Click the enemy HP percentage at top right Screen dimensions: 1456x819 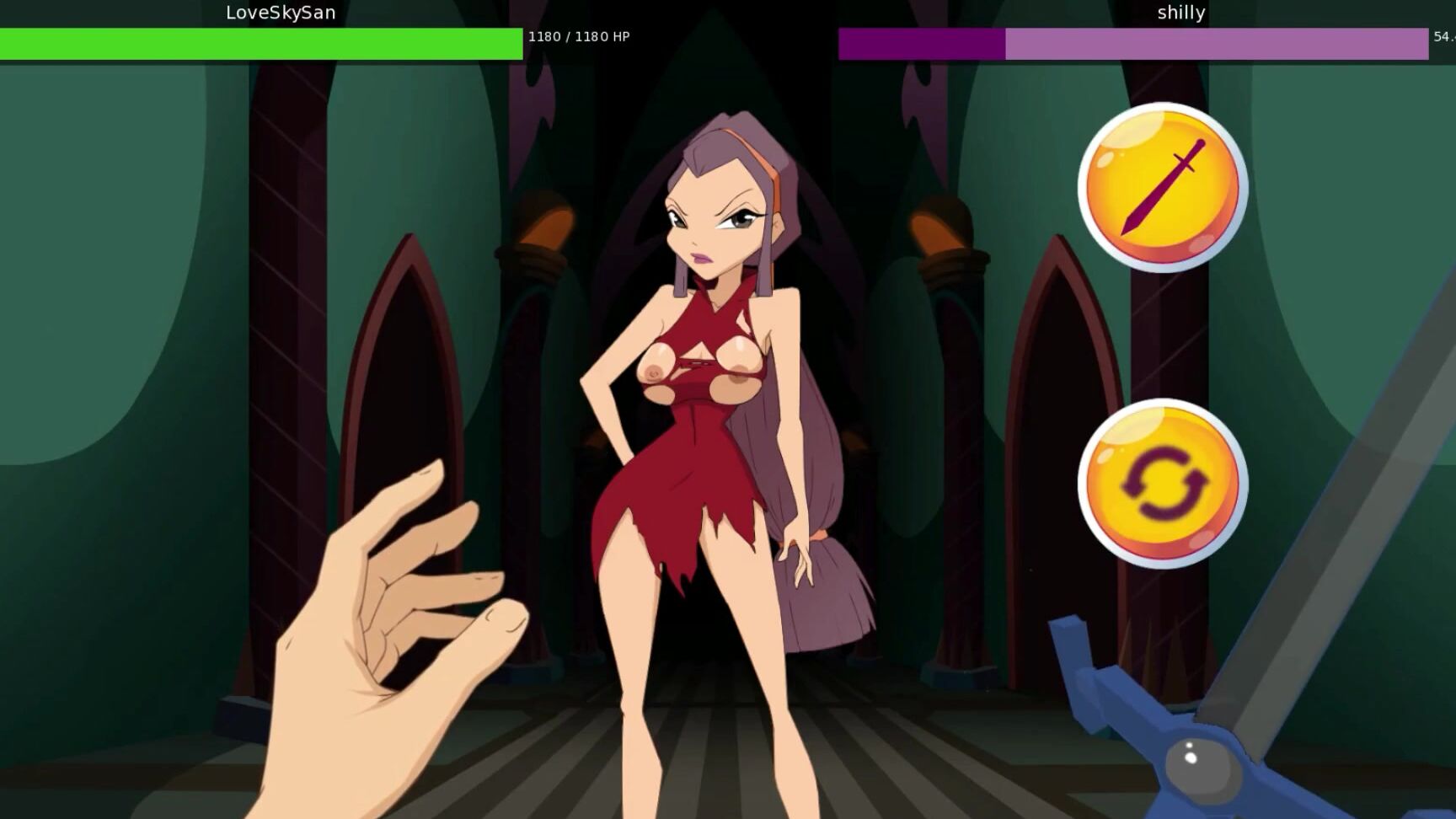coord(1443,37)
